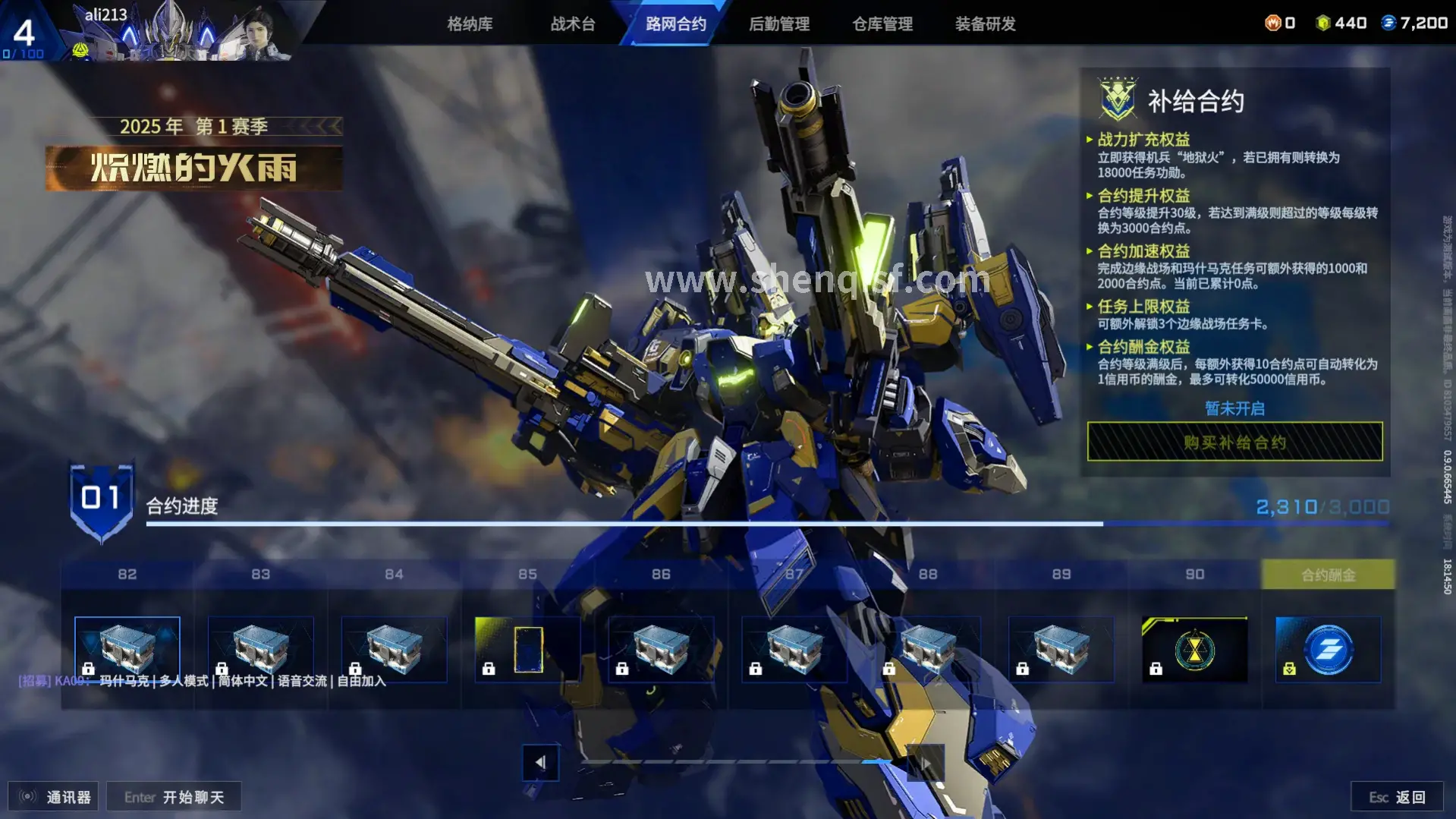Go to previous reward page arrow
1456x819 pixels.
coord(540,762)
